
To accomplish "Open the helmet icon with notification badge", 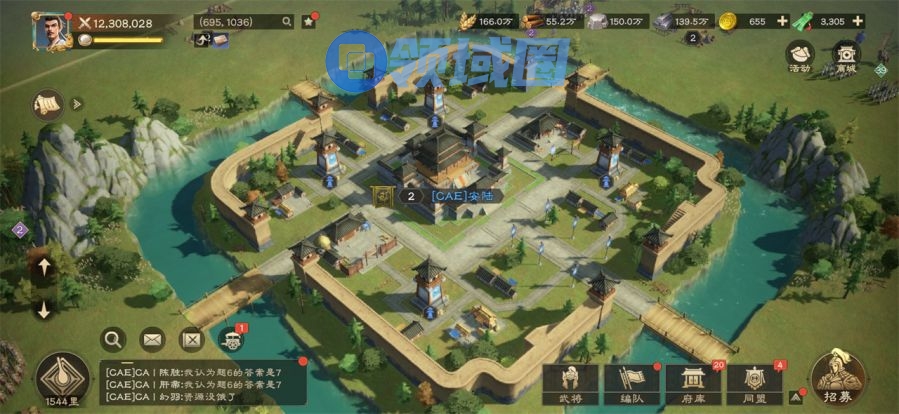I will click(231, 340).
